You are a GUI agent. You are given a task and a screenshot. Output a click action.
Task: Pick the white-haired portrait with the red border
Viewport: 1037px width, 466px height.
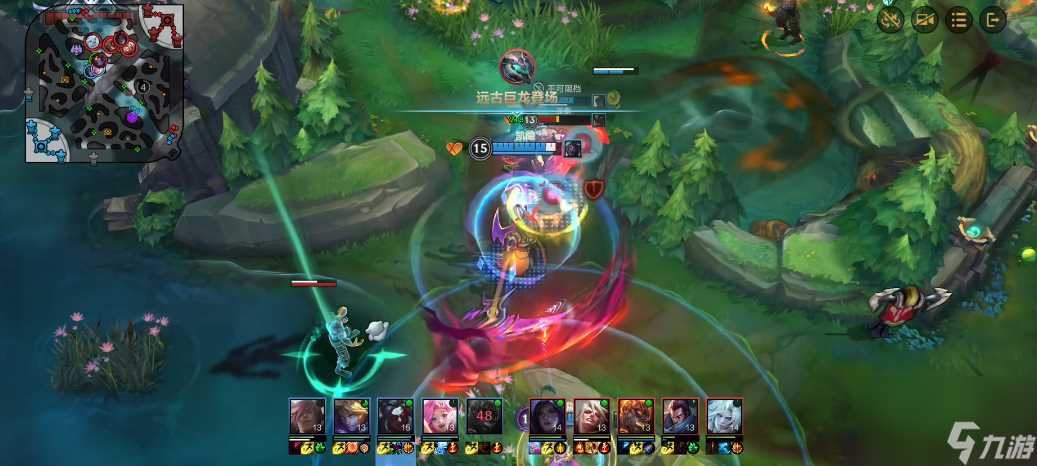click(590, 417)
